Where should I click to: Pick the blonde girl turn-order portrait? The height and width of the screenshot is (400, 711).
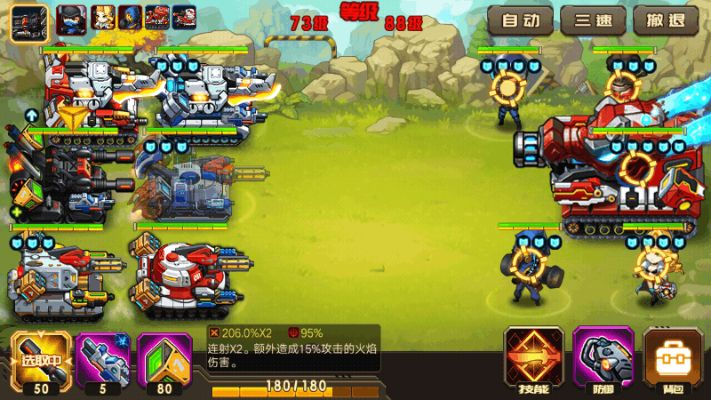pyautogui.click(x=100, y=17)
